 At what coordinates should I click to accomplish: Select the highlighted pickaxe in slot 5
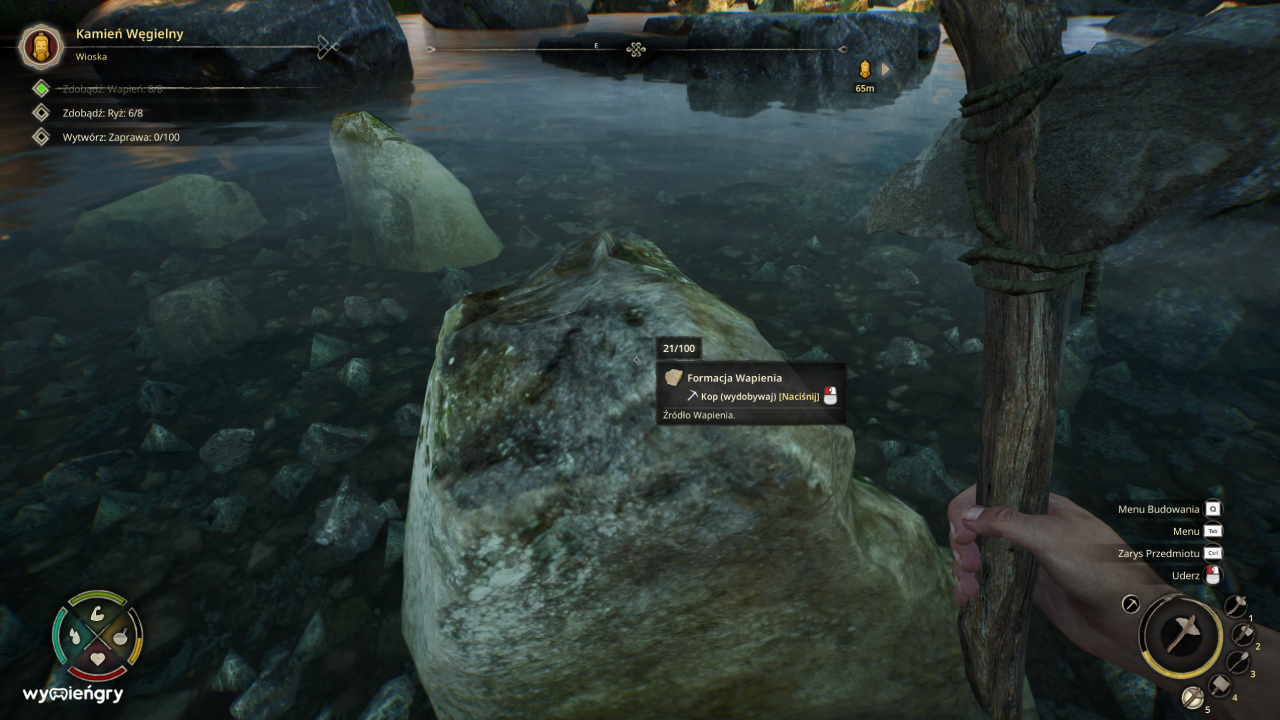tap(1192, 698)
